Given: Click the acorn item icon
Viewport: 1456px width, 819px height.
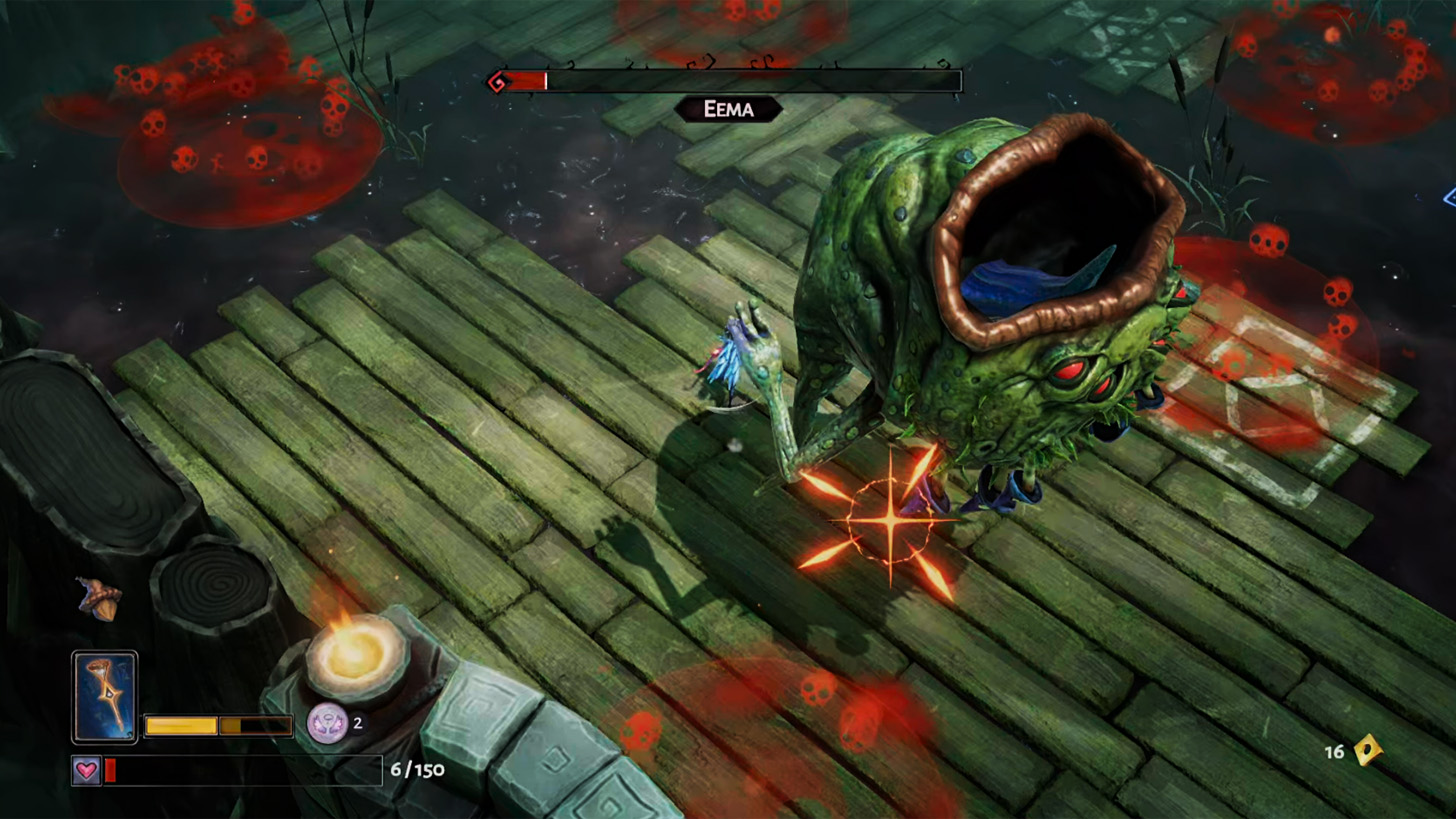Looking at the screenshot, I should (100, 598).
